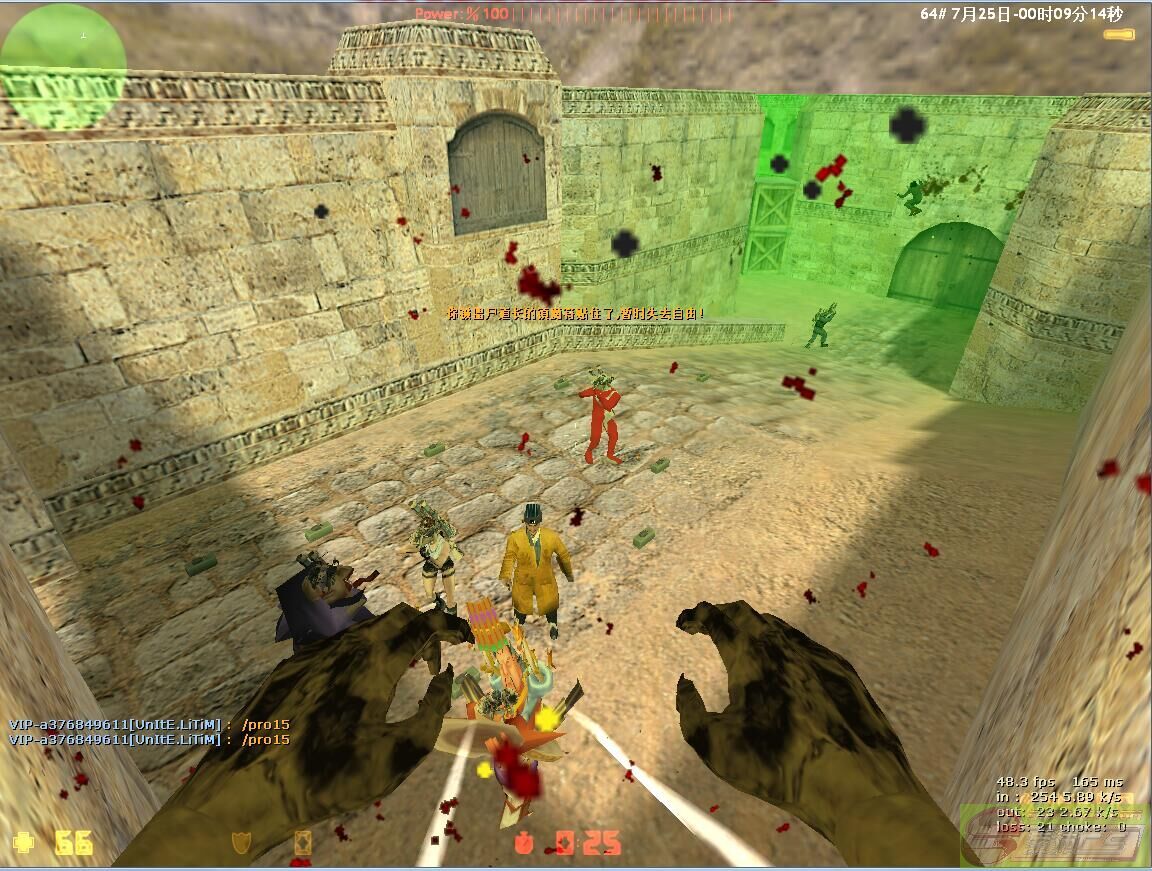Click the yellow health cross icon

23,842
